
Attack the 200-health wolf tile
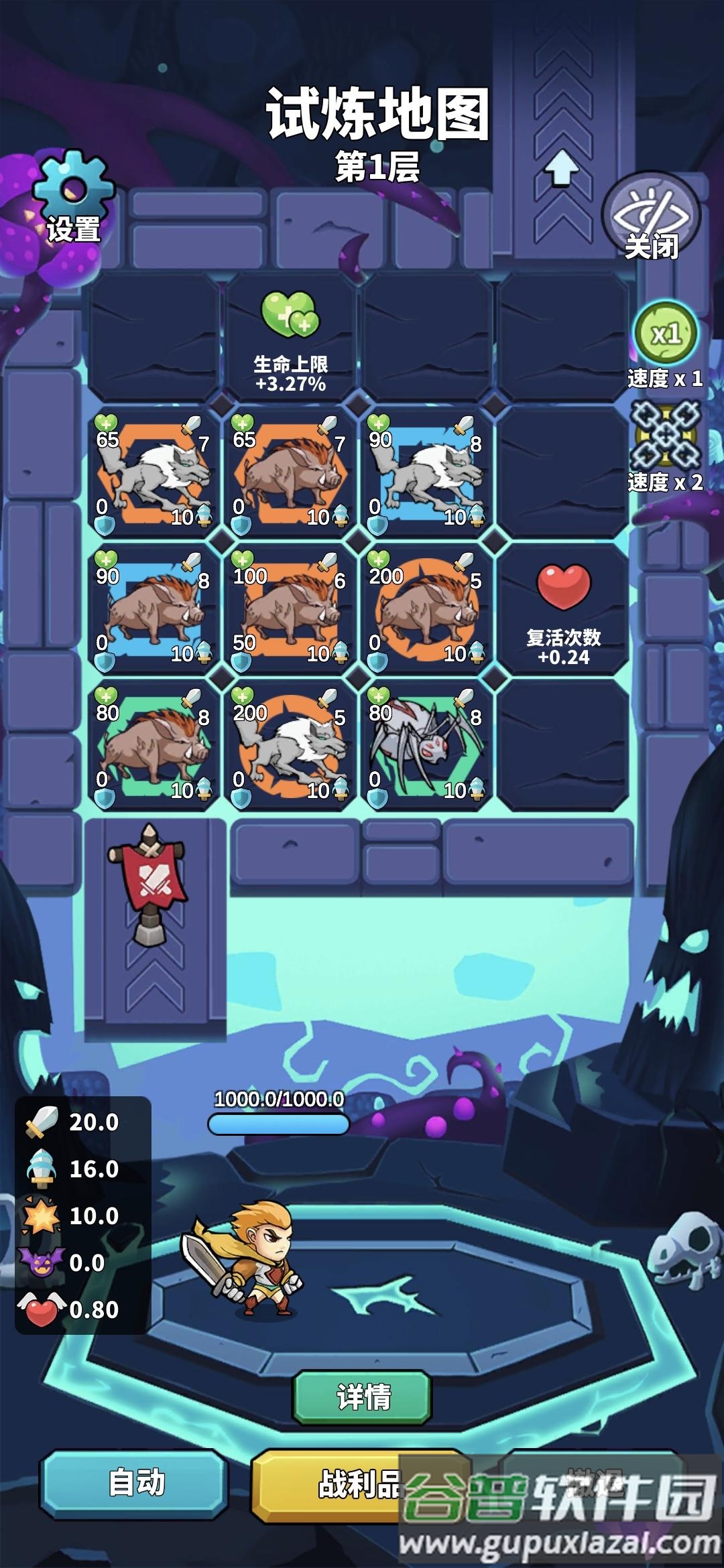coord(290,745)
